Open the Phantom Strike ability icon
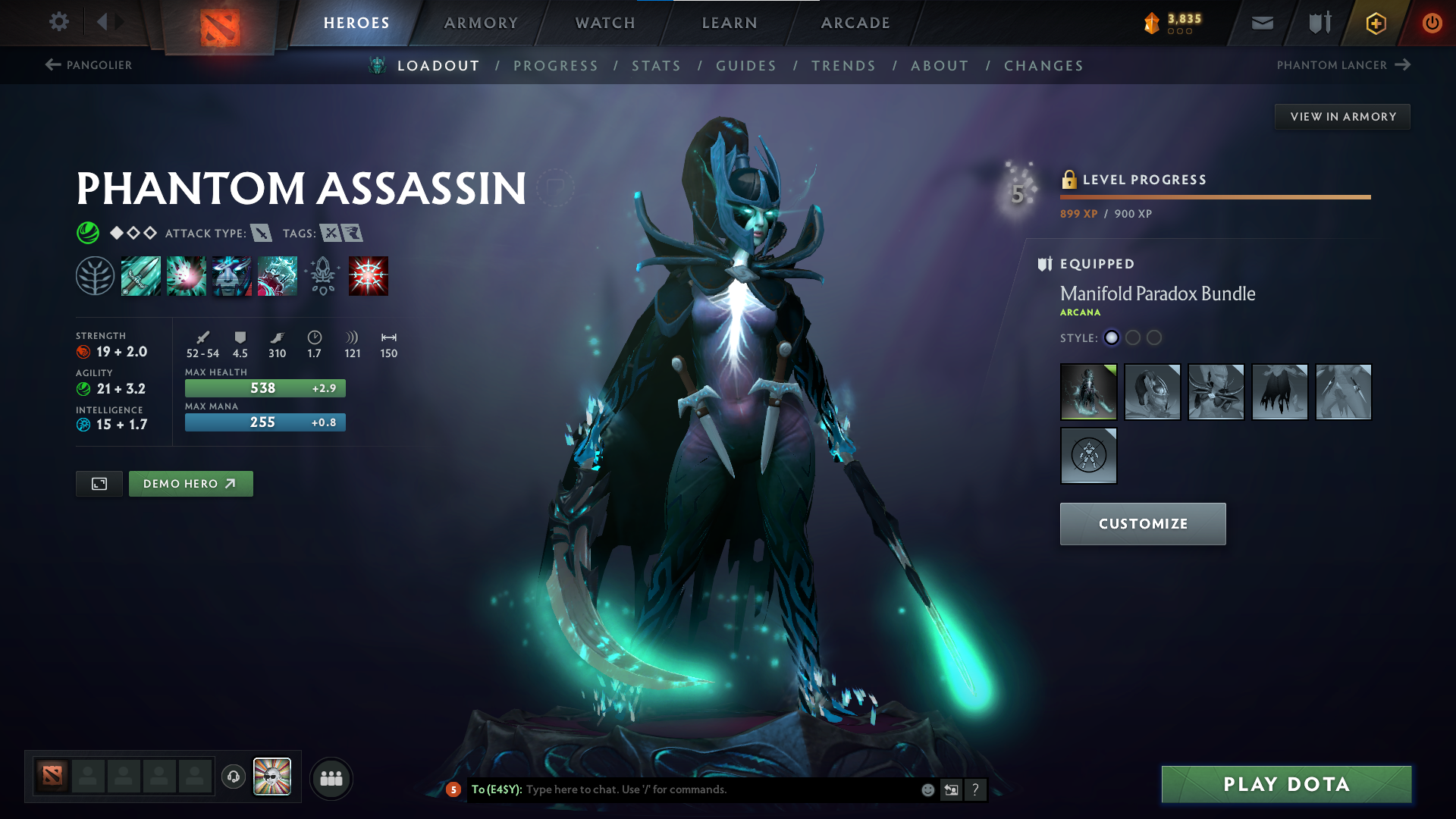 [x=187, y=275]
